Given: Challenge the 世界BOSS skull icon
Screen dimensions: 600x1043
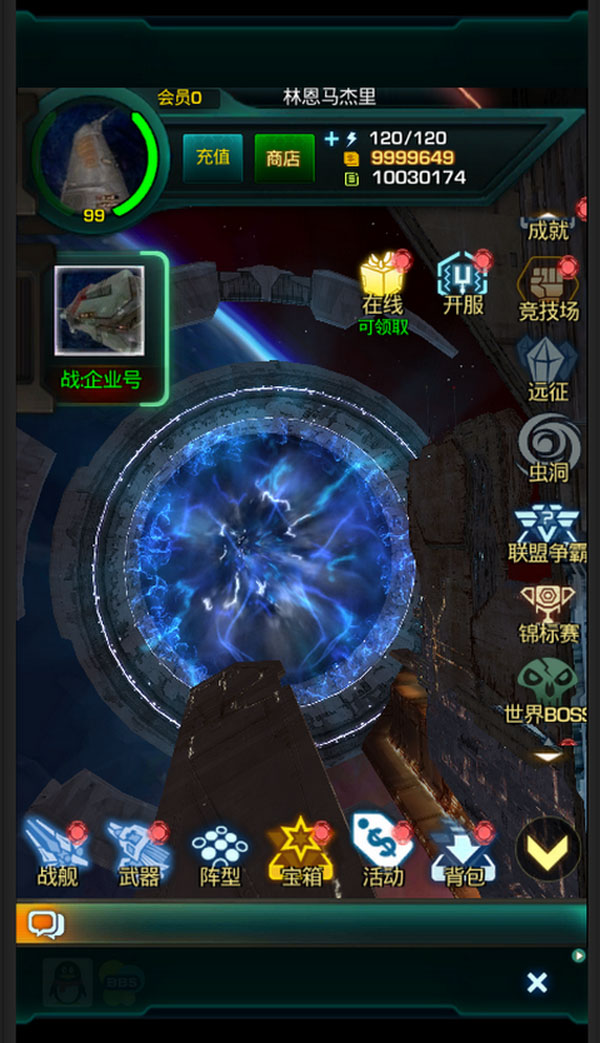Looking at the screenshot, I should (547, 690).
